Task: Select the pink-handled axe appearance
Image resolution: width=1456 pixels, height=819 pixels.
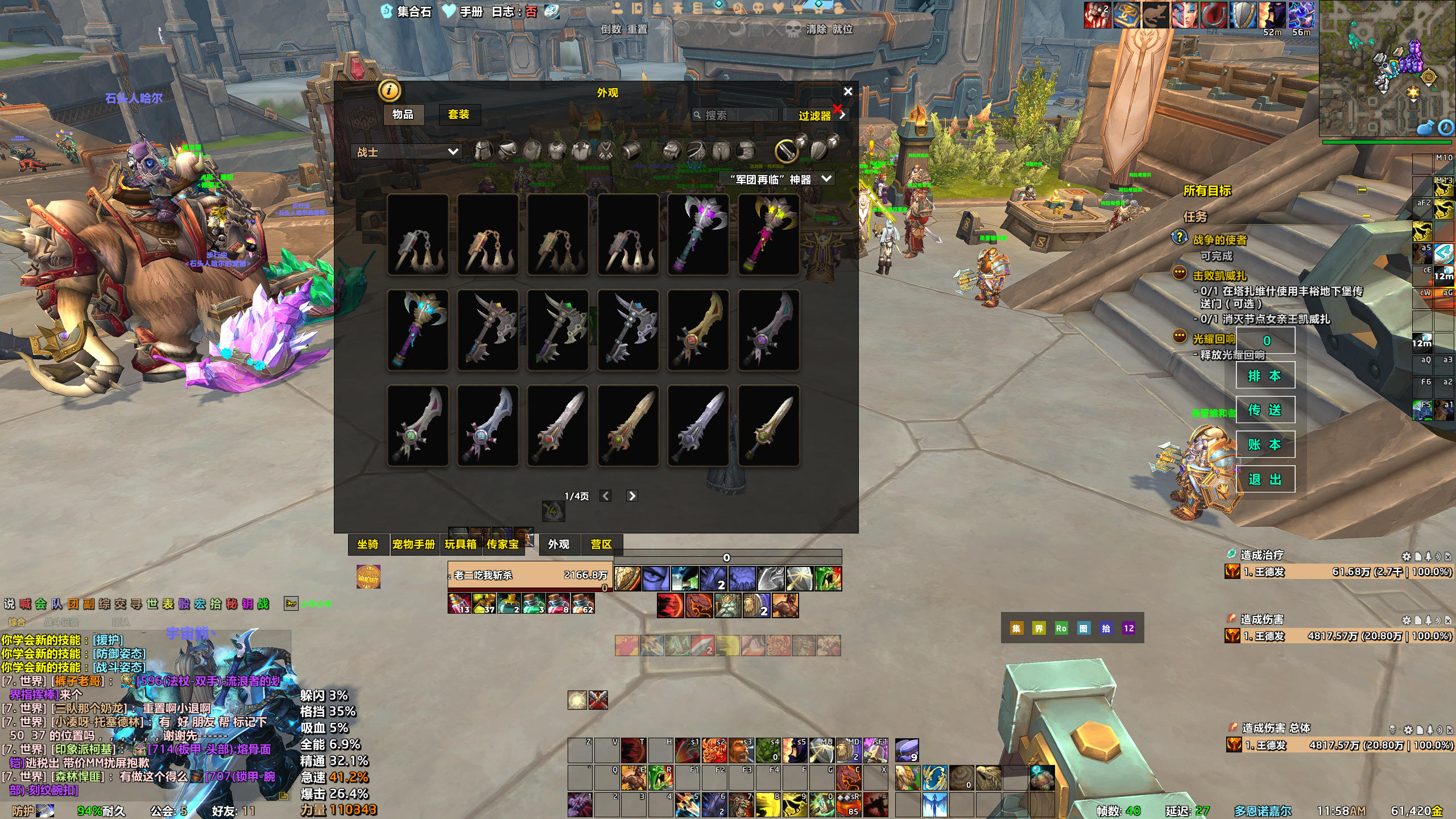Action: 768,235
